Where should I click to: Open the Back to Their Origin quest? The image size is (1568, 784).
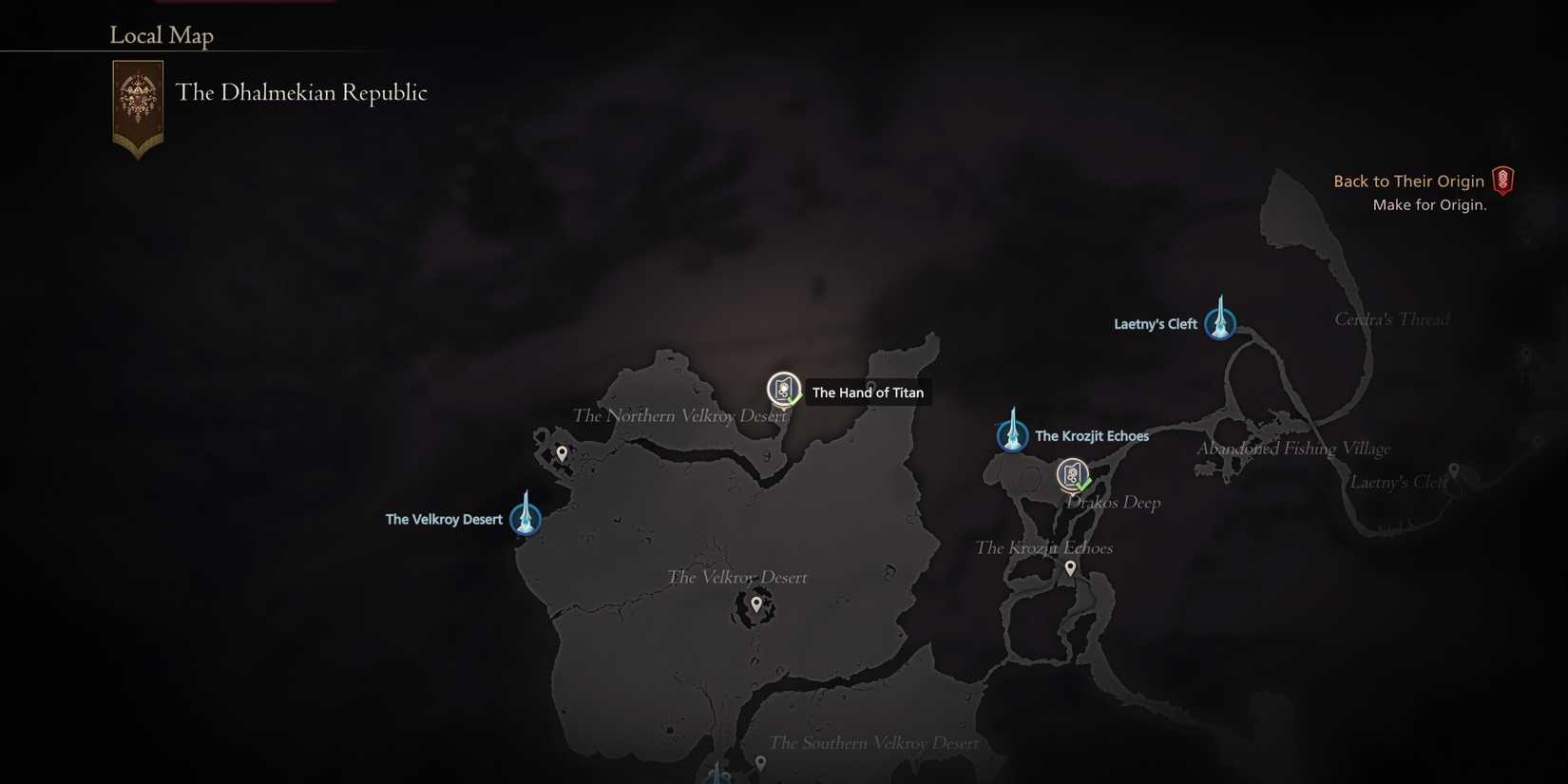point(1409,180)
